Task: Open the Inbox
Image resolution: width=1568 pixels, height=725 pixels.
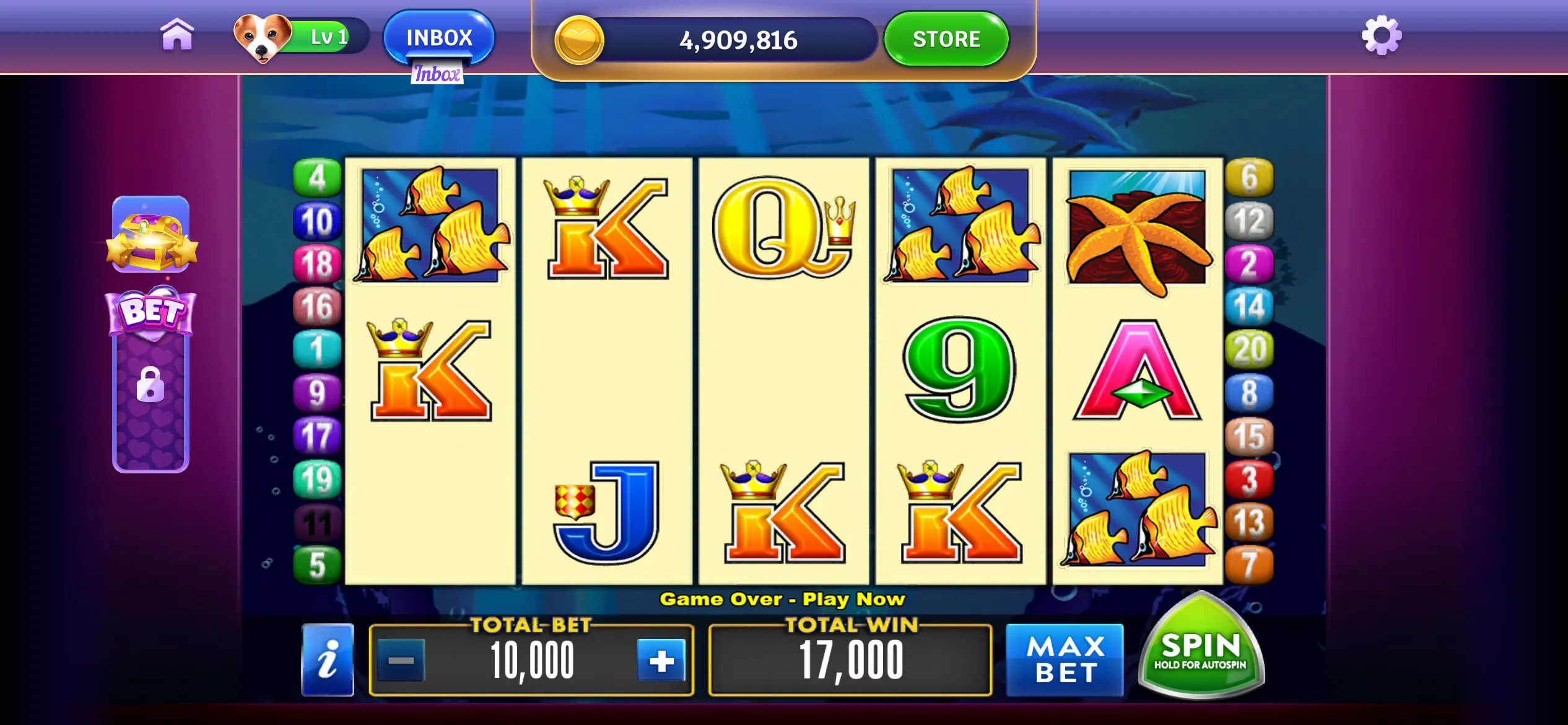Action: click(439, 37)
